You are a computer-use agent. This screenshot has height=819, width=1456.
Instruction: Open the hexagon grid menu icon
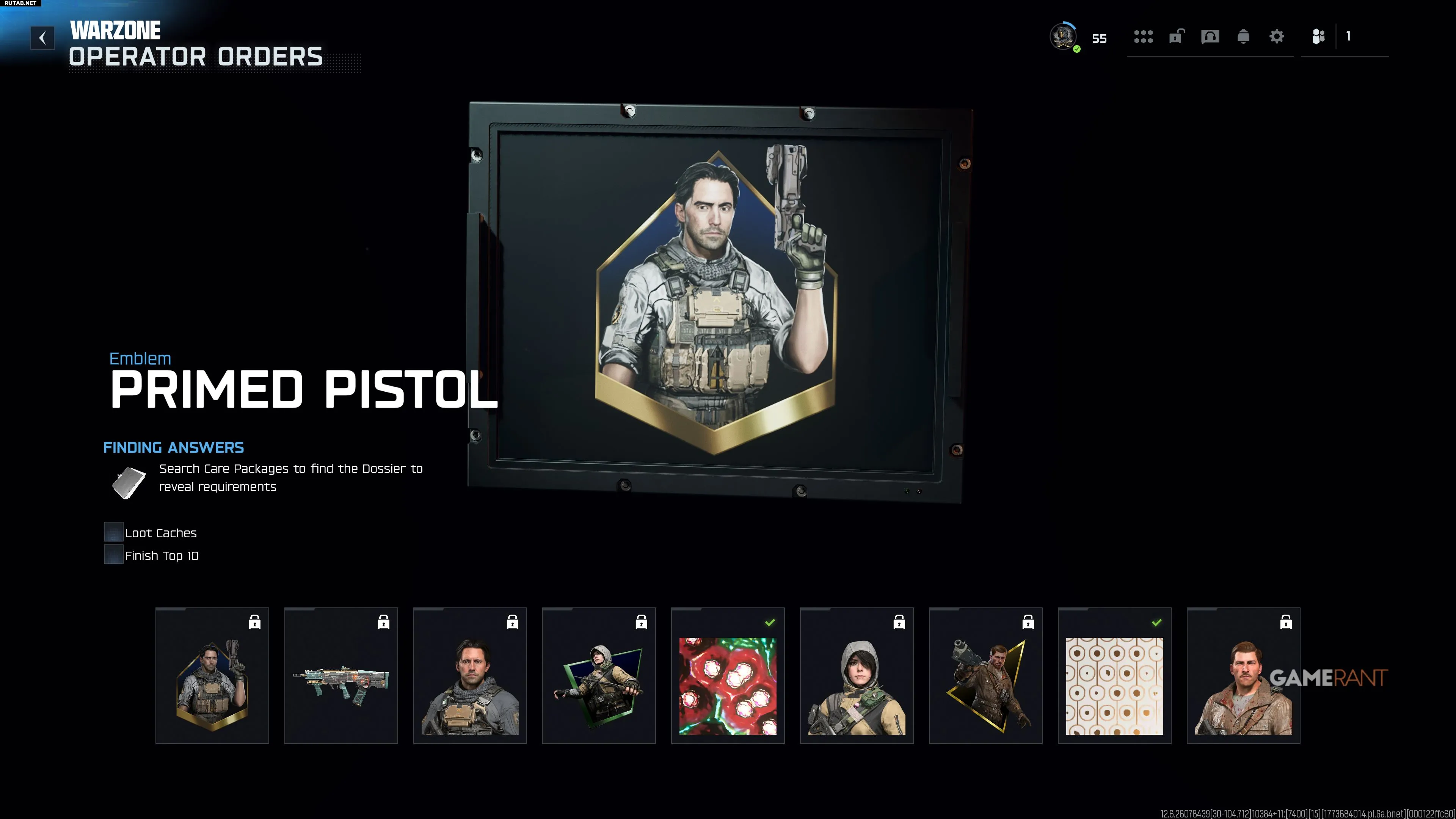click(1143, 37)
